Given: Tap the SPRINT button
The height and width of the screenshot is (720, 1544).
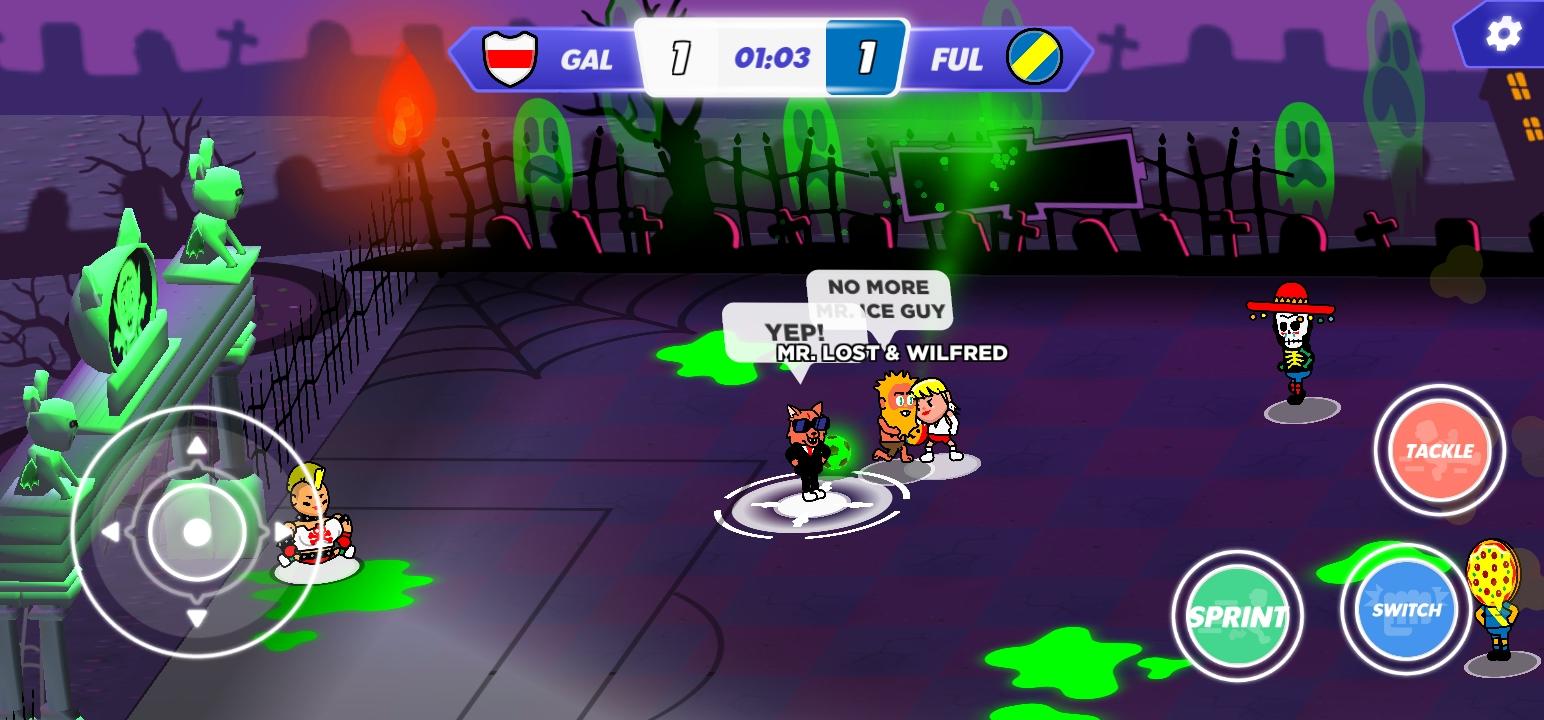Looking at the screenshot, I should (1239, 616).
